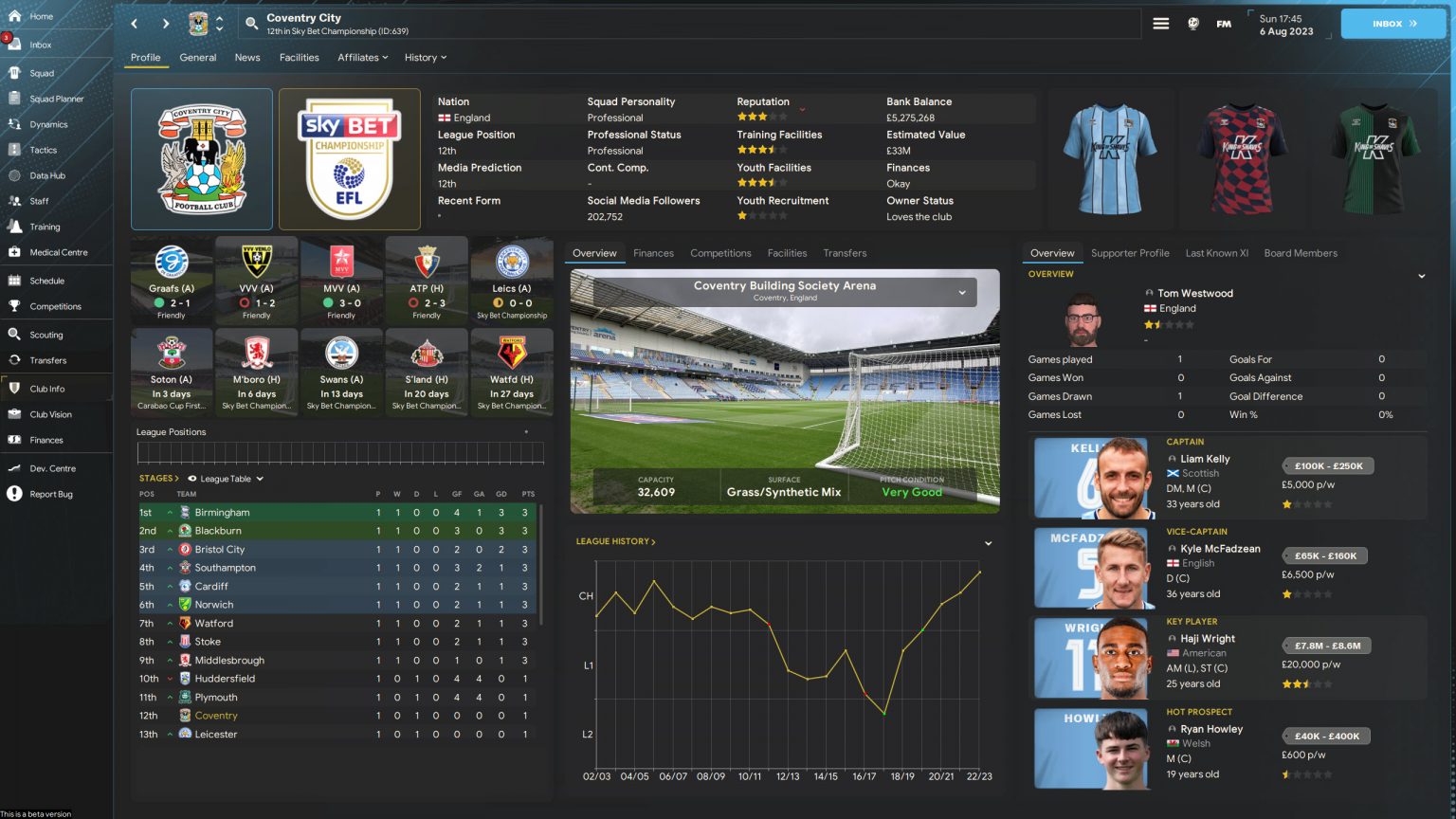
Task: Open the League History link
Action: pos(614,541)
